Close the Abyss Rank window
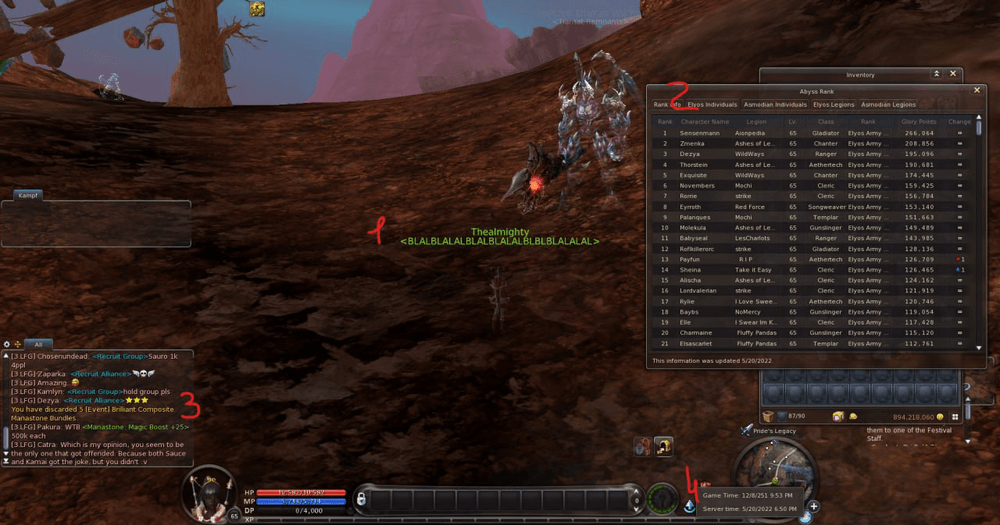1000x525 pixels. coord(977,90)
